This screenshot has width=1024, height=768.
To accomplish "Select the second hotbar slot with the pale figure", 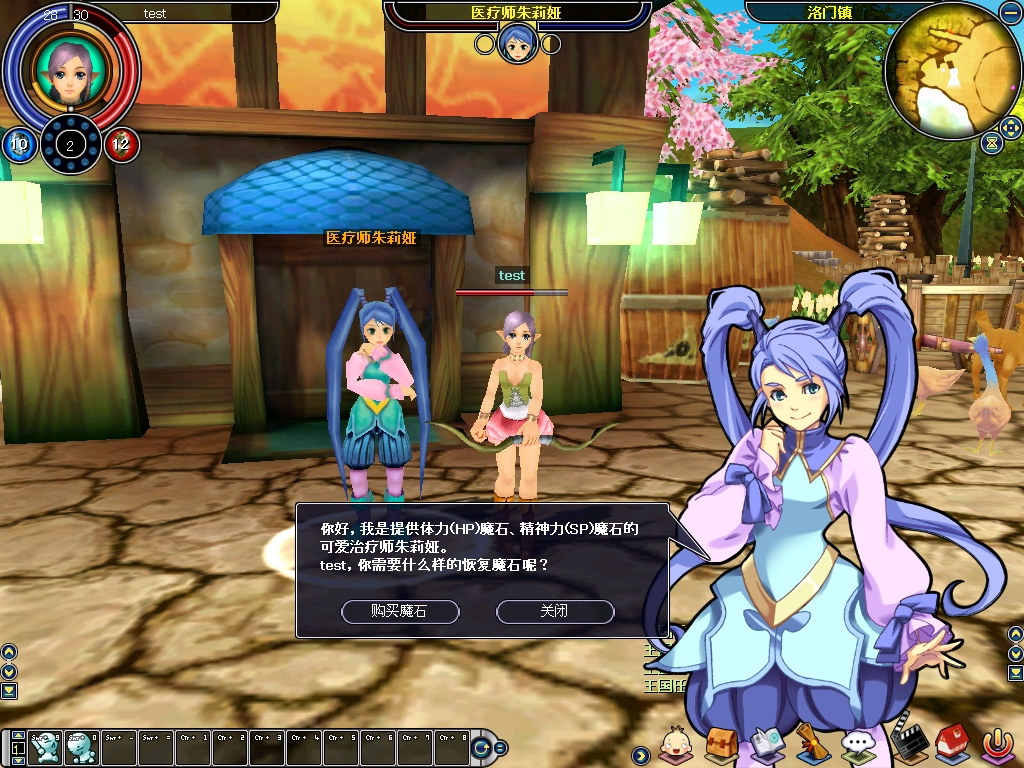I will (82, 746).
